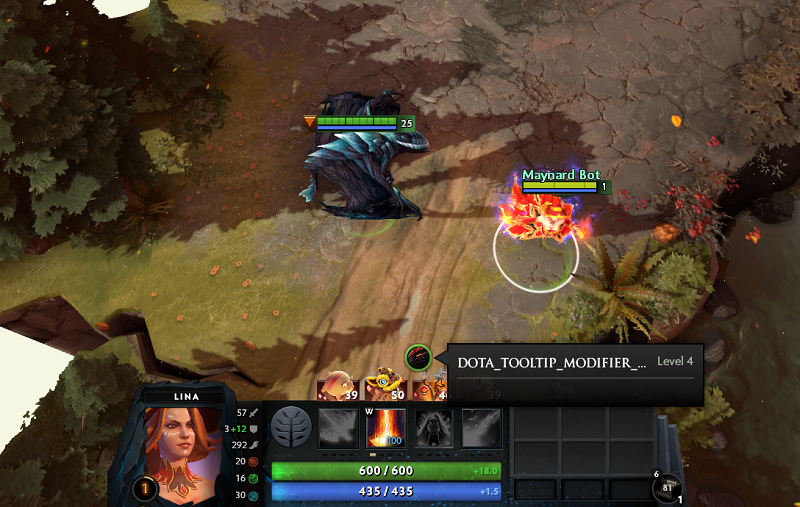
Task: Click the round modifier buff icon
Action: [418, 357]
